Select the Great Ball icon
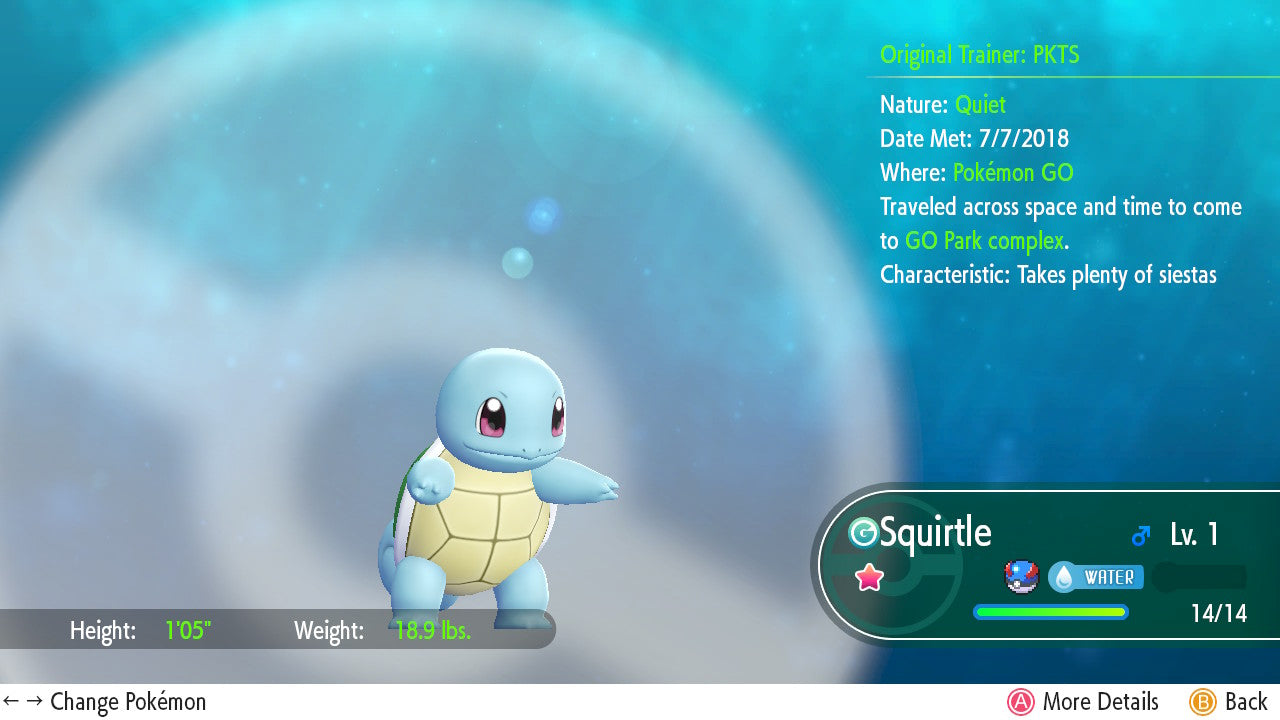 1022,577
